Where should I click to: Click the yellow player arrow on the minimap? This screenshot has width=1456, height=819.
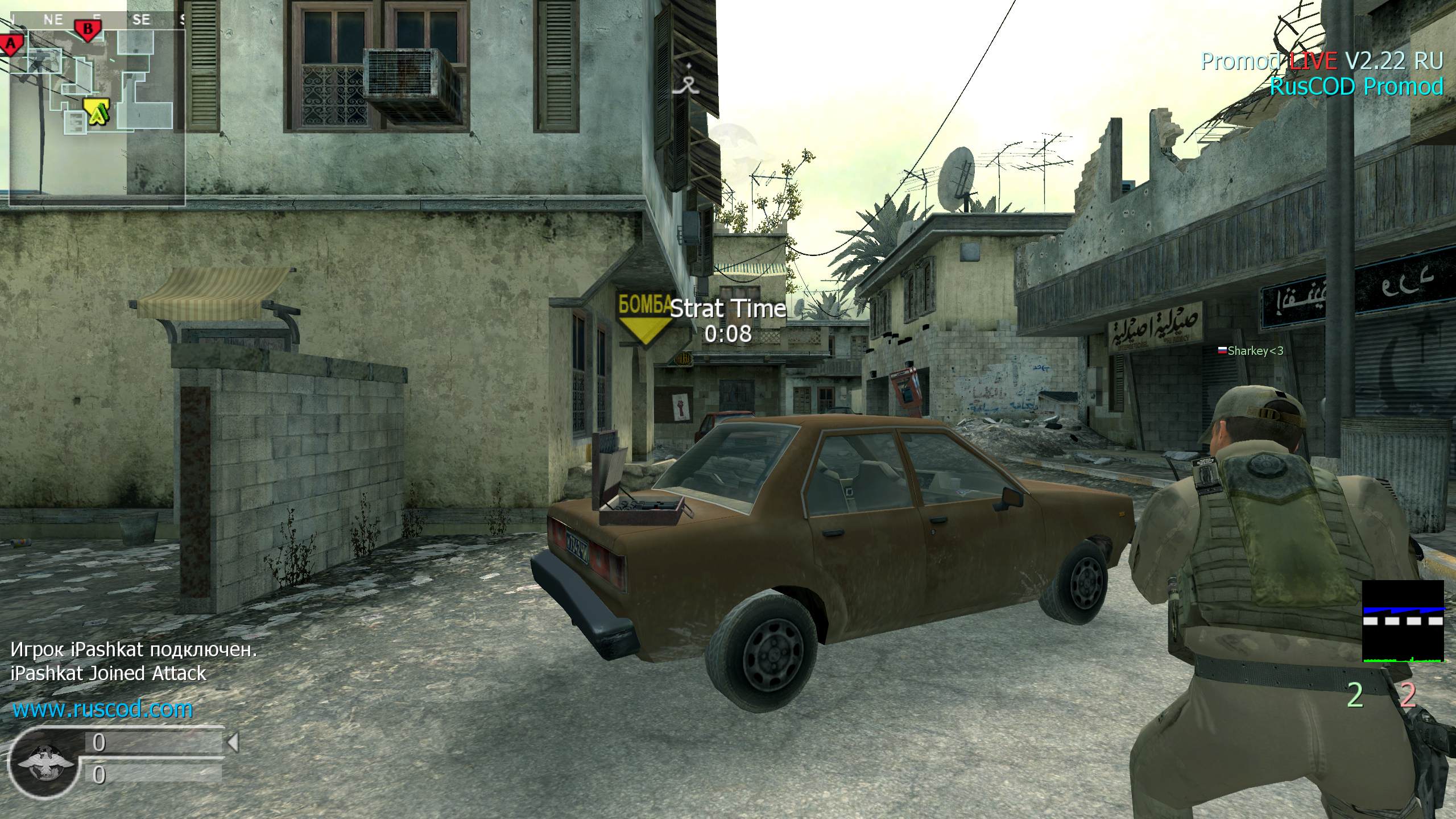click(x=97, y=111)
